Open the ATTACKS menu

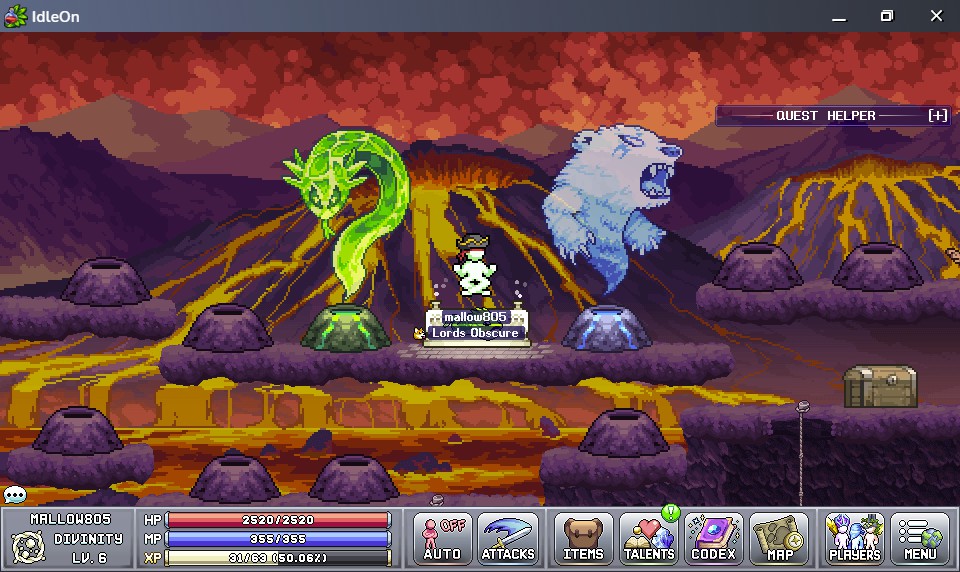point(508,538)
